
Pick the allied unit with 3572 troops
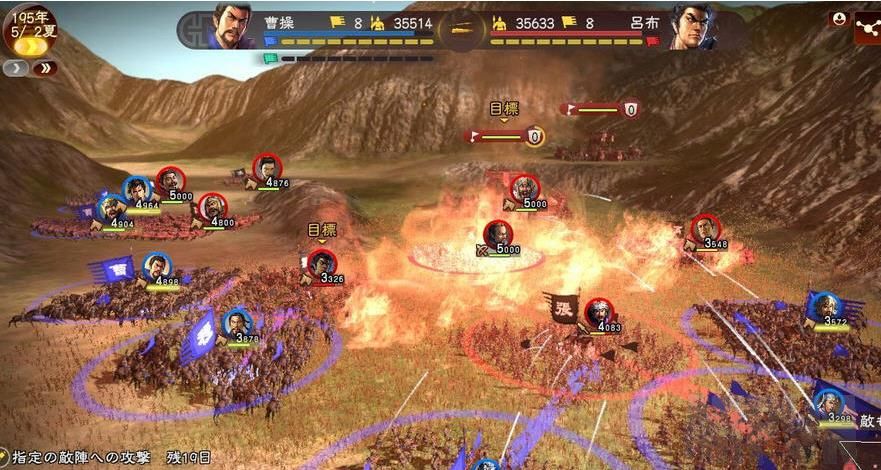pyautogui.click(x=824, y=308)
